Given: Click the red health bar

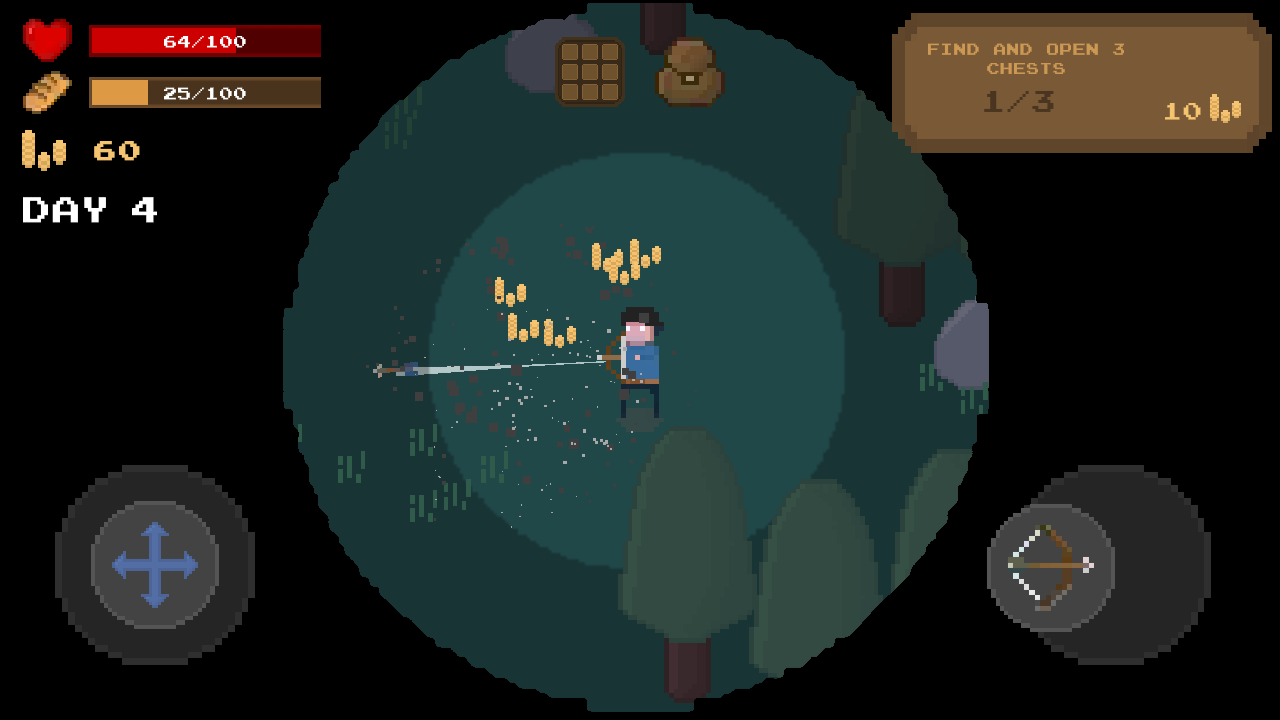Looking at the screenshot, I should 205,41.
